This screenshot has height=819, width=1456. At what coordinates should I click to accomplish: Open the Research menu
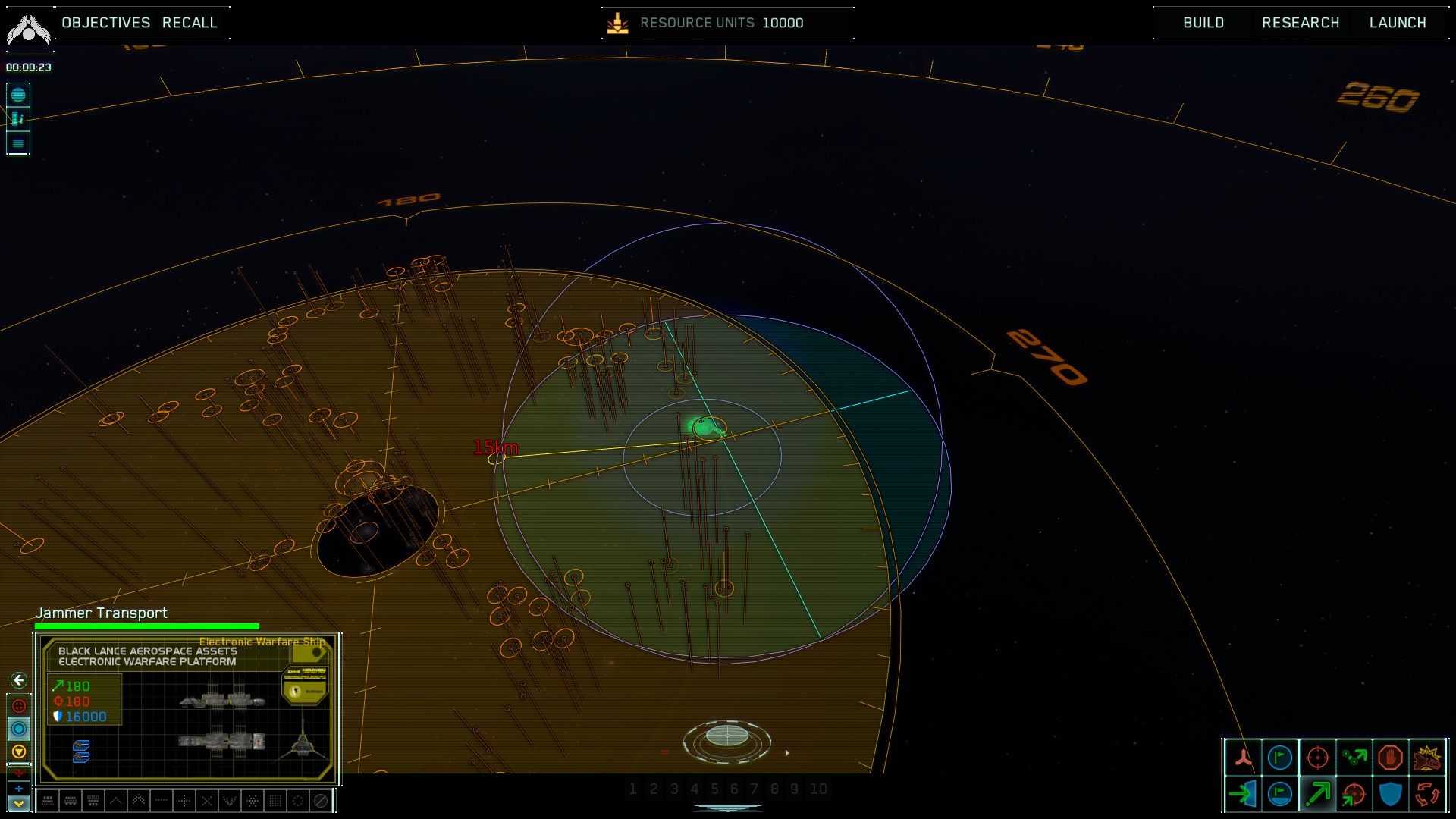coord(1300,23)
